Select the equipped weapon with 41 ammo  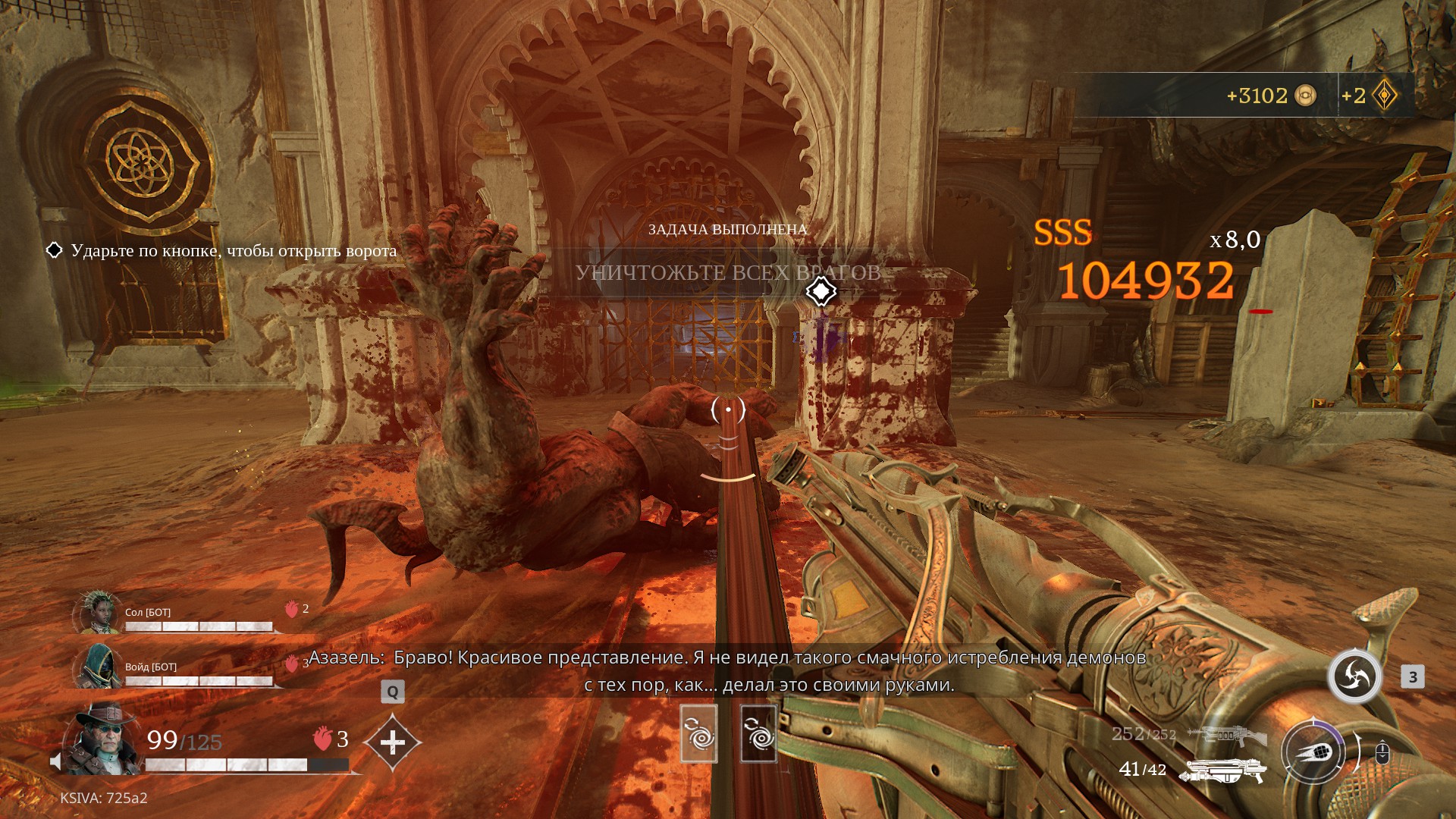tap(1222, 770)
